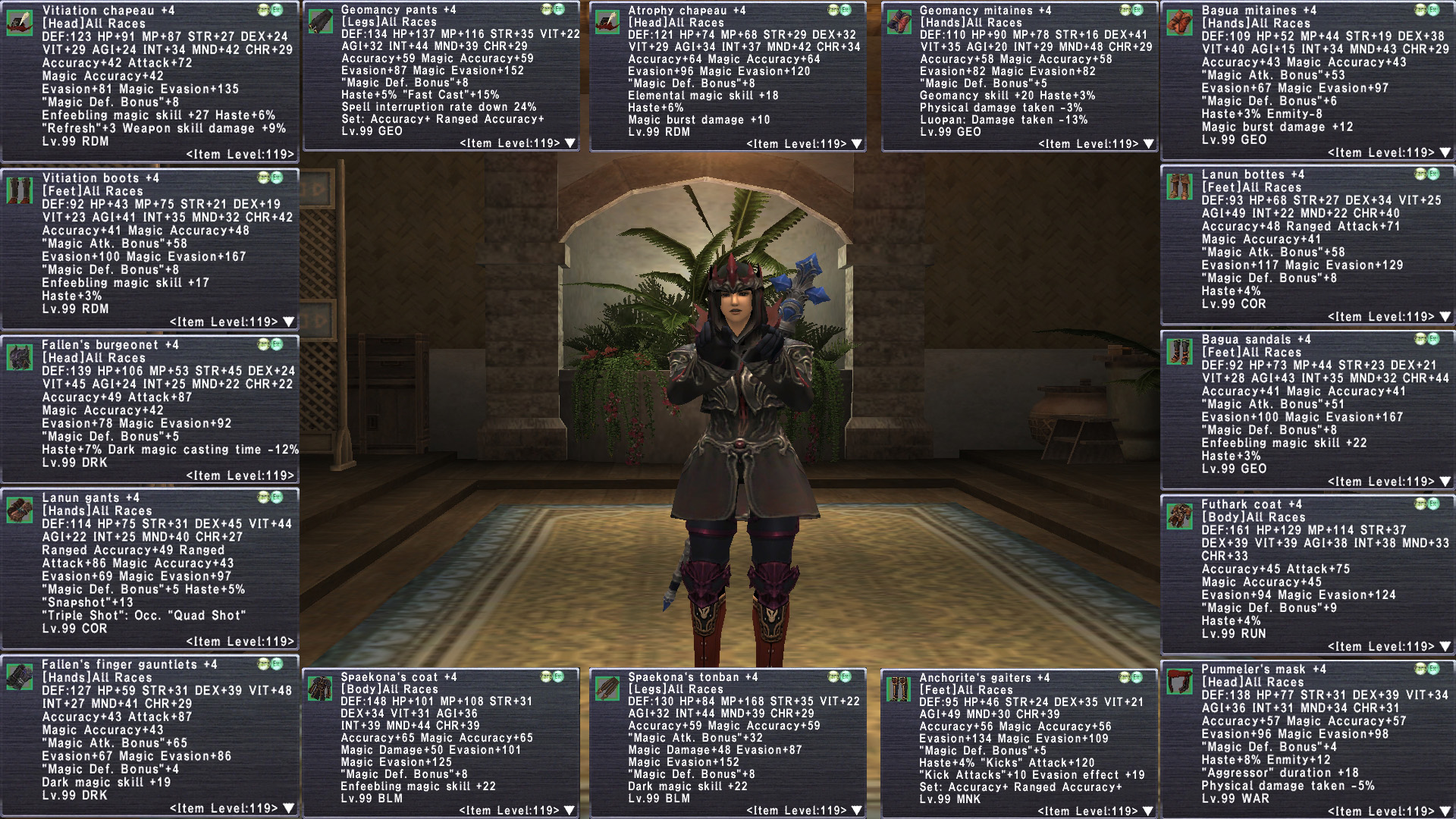Click the Futhark coat +4 icon
1456x819 pixels.
1179,516
